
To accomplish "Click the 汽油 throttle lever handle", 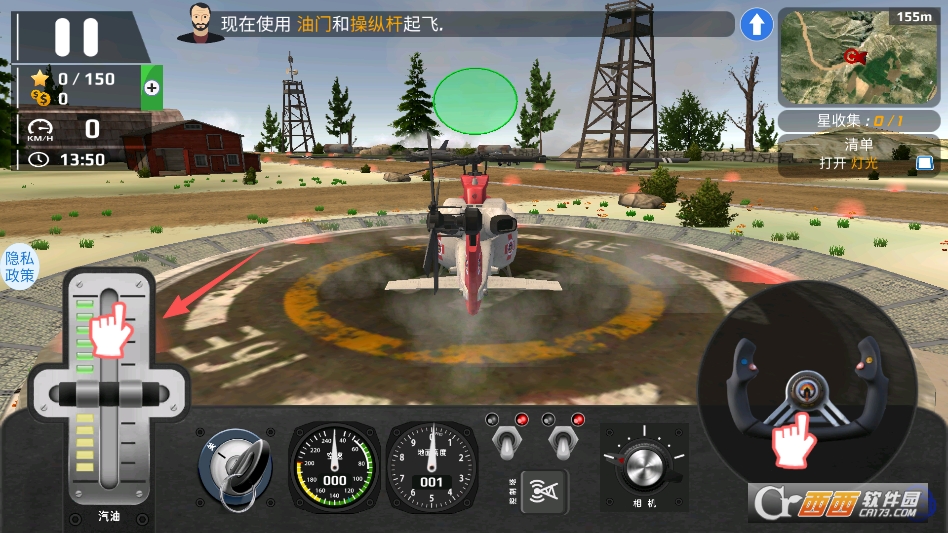I will click(x=108, y=394).
